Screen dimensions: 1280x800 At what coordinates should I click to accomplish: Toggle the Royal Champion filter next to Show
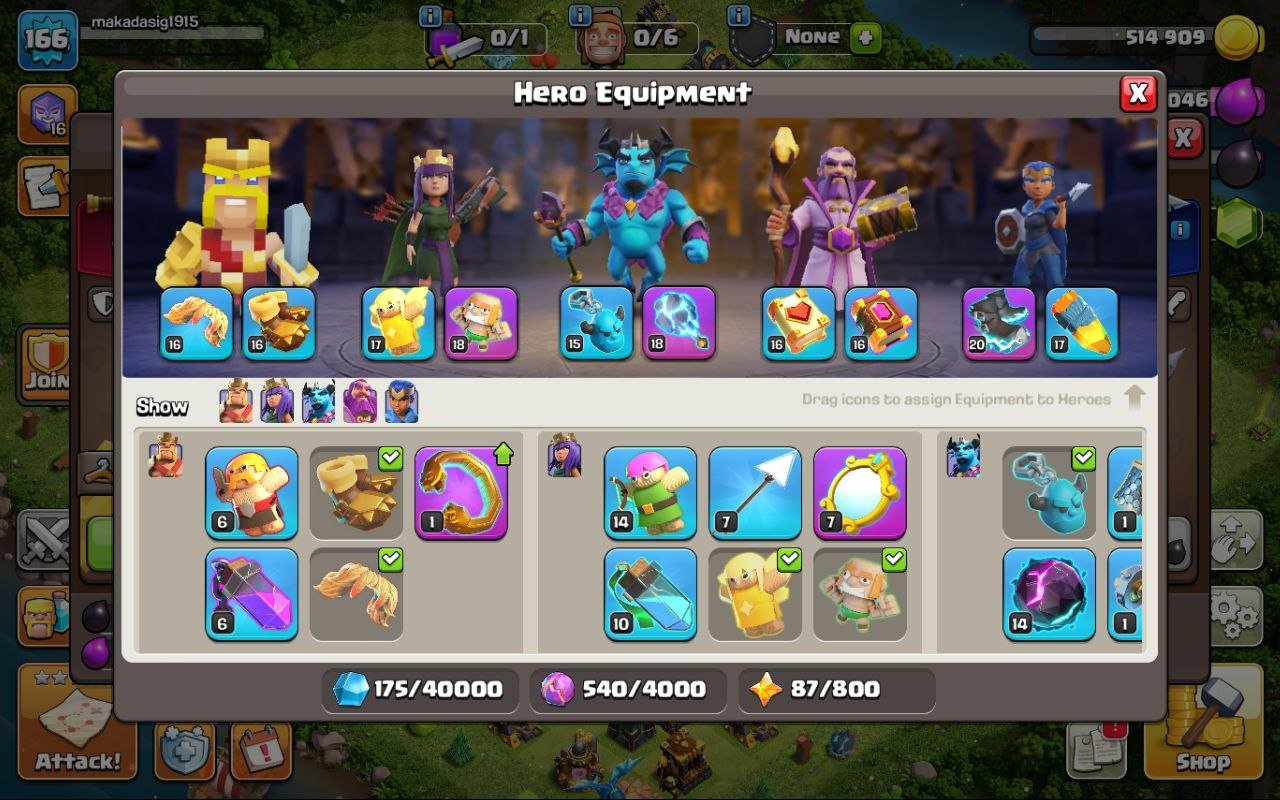400,402
